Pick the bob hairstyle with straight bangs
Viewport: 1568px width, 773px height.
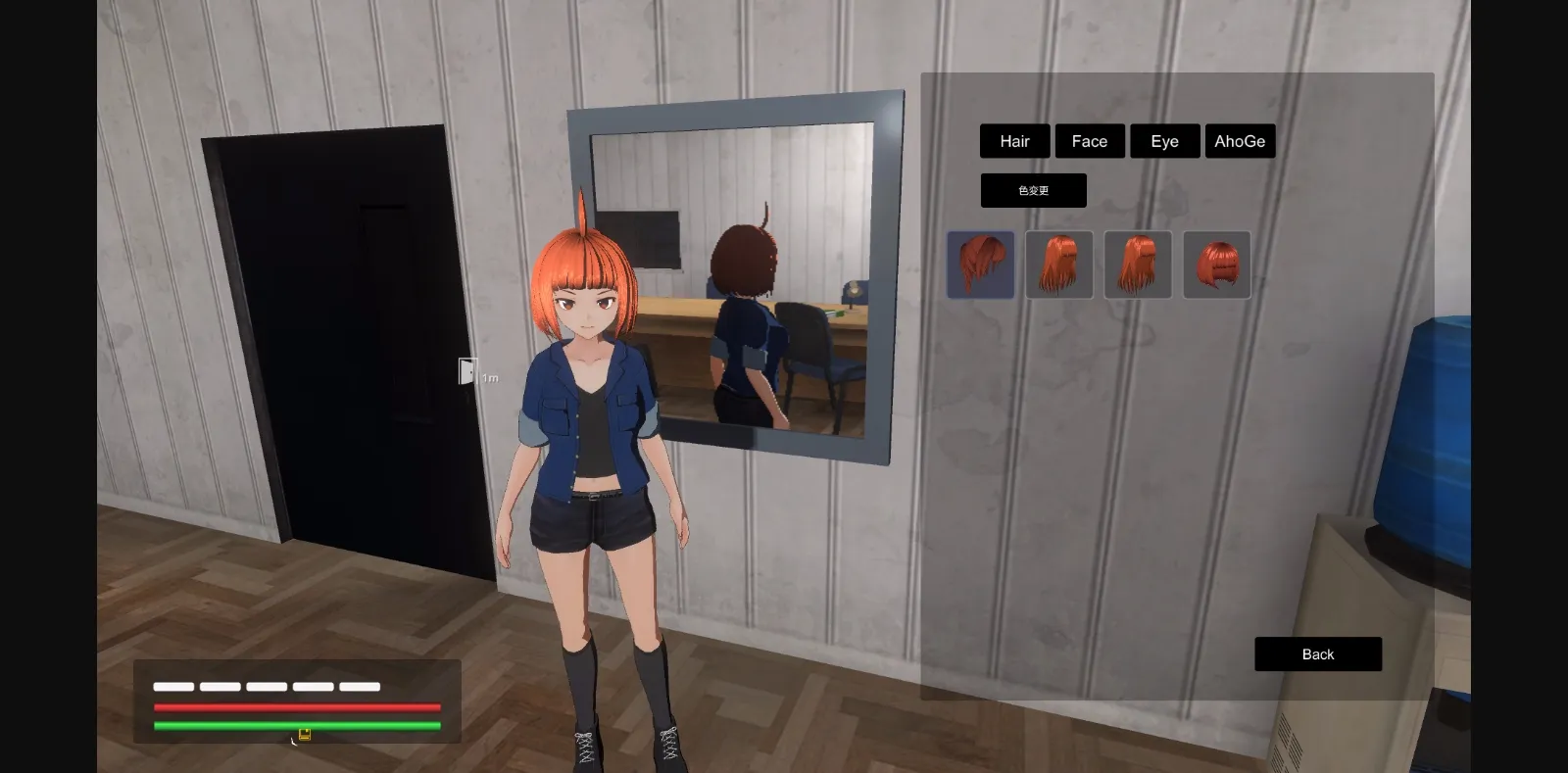tap(1216, 265)
